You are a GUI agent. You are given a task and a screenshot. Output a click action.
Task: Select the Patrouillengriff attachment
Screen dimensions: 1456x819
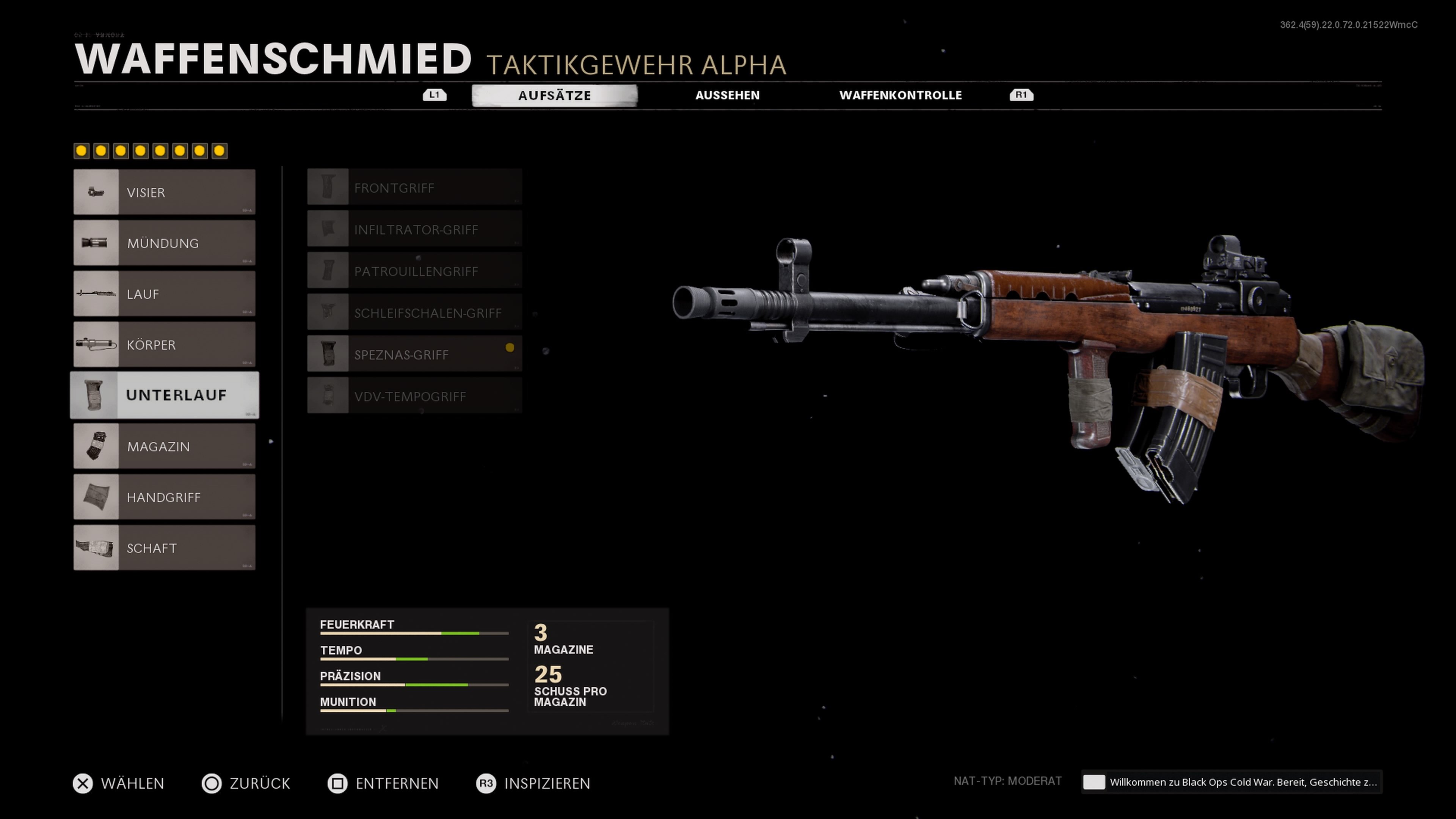coord(414,271)
